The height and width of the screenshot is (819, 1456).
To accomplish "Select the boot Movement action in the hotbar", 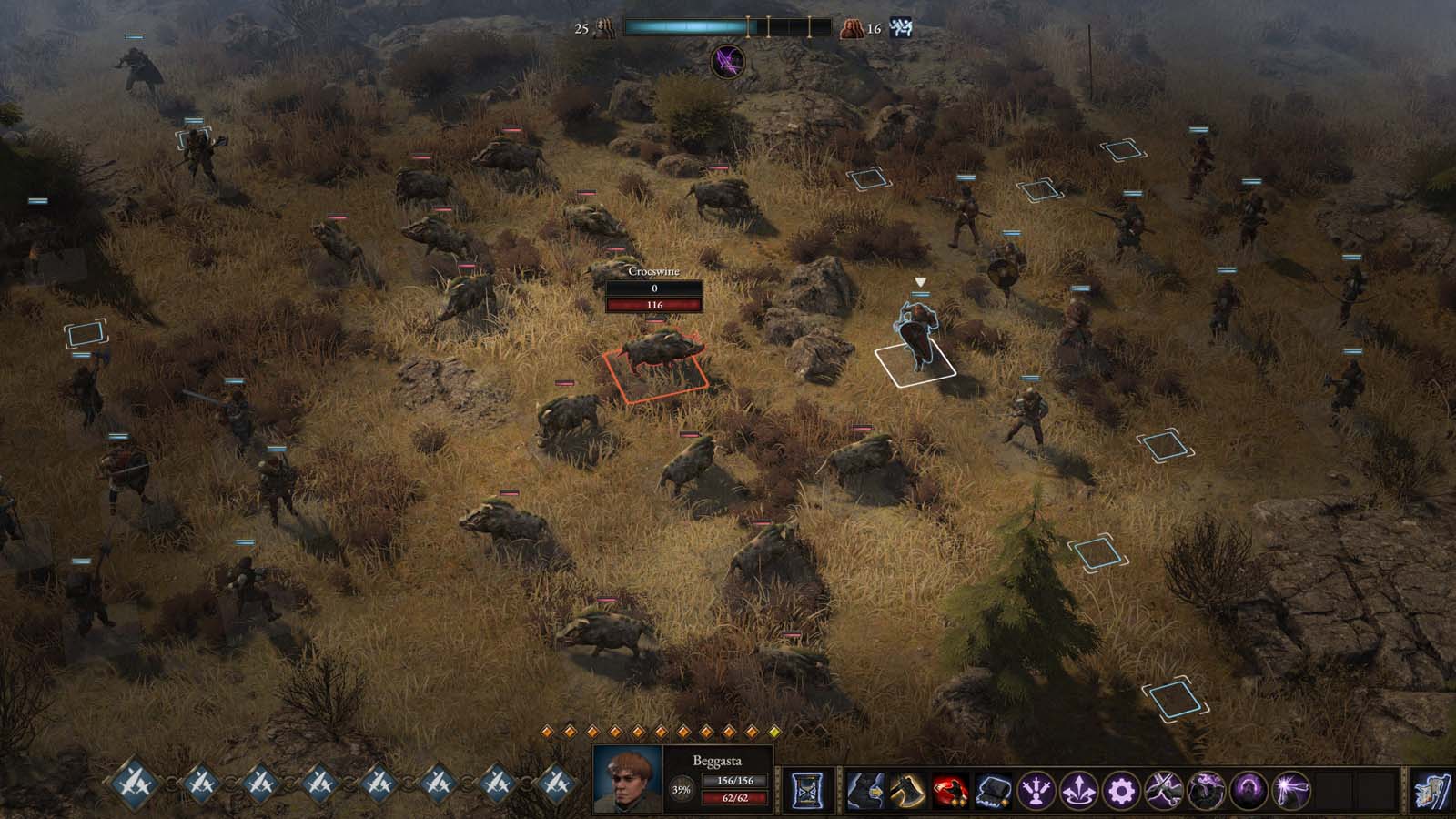I will (x=863, y=790).
